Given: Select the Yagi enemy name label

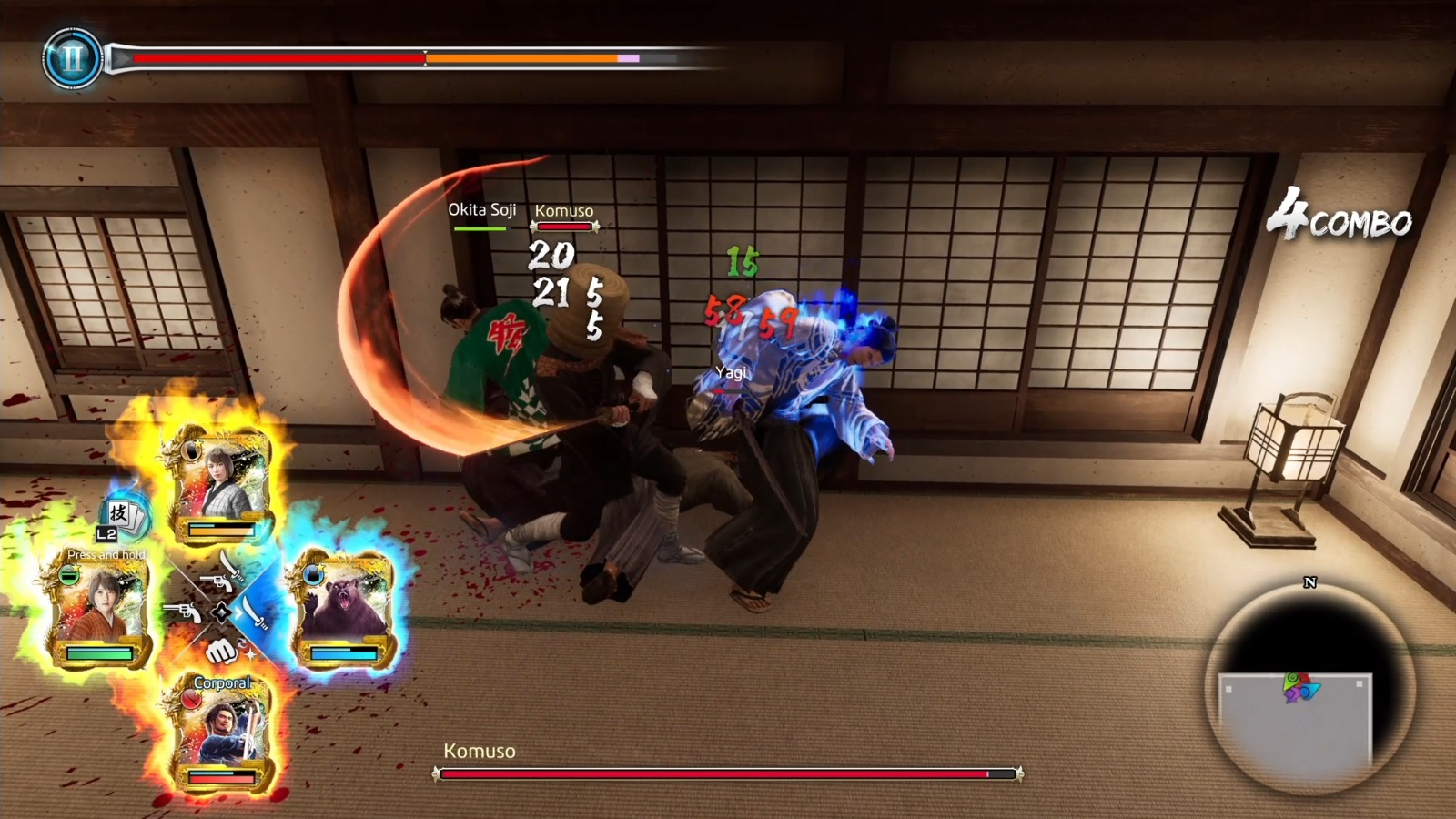Looking at the screenshot, I should click(x=731, y=372).
